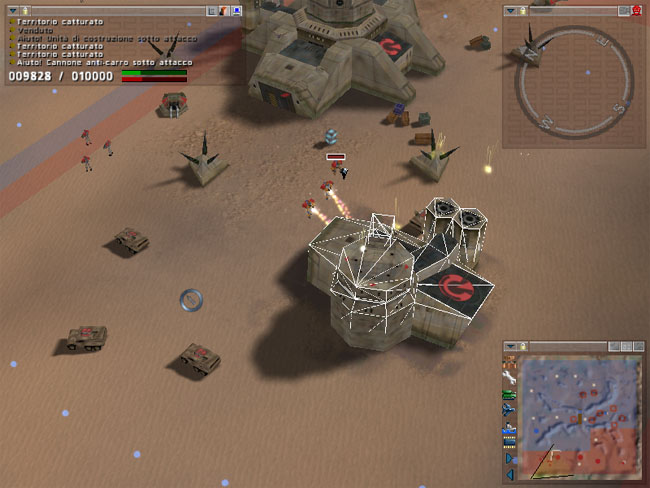Select the green tank filter beside the minimap

point(510,396)
